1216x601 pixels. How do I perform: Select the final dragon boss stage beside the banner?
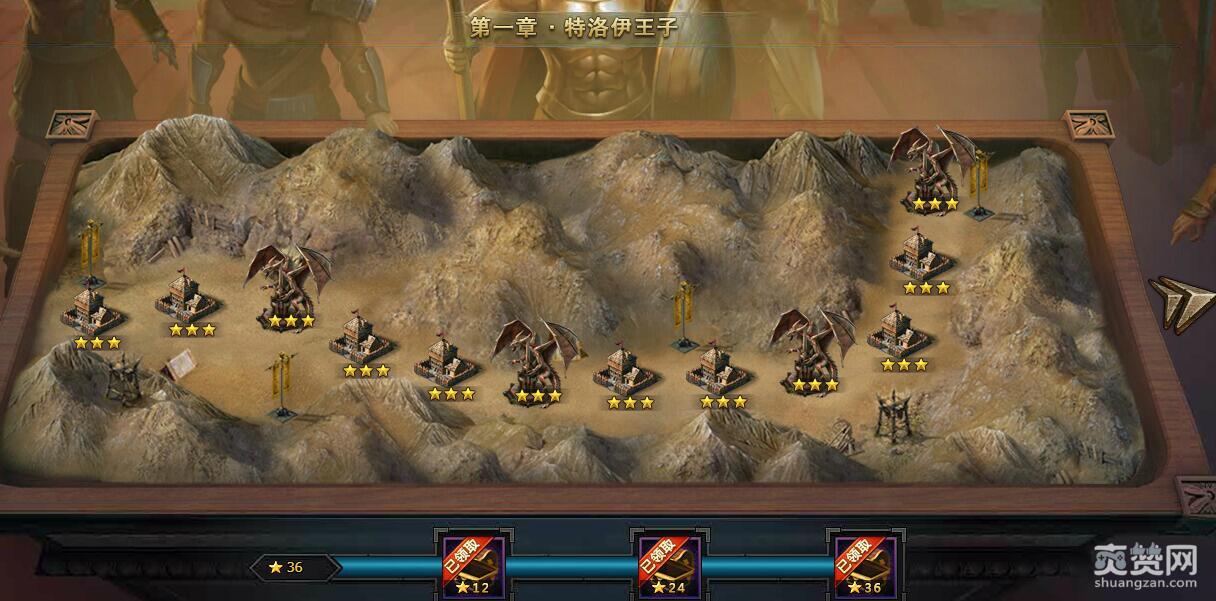click(x=932, y=165)
